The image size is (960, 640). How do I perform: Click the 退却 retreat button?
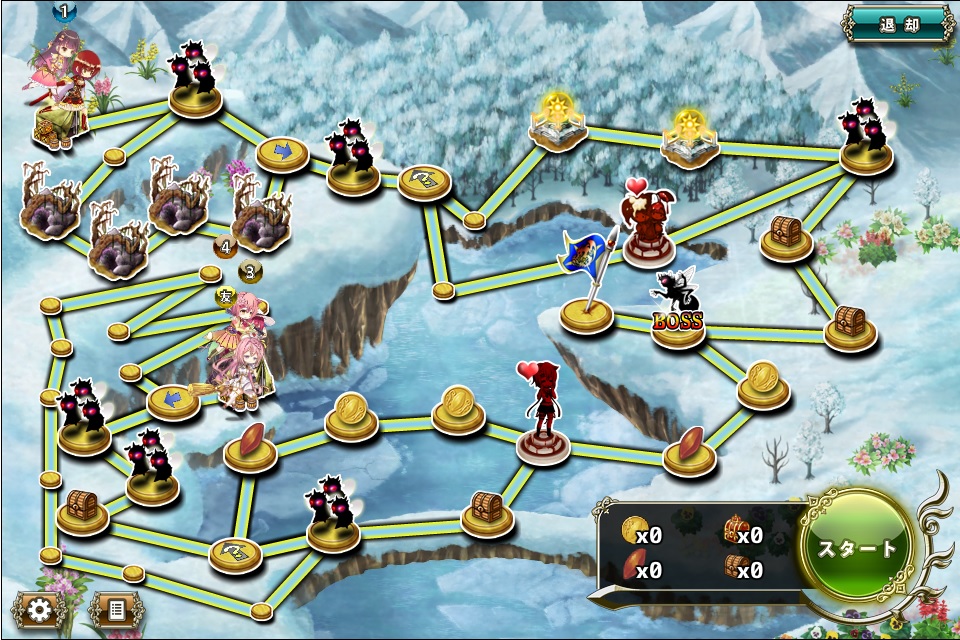[897, 23]
